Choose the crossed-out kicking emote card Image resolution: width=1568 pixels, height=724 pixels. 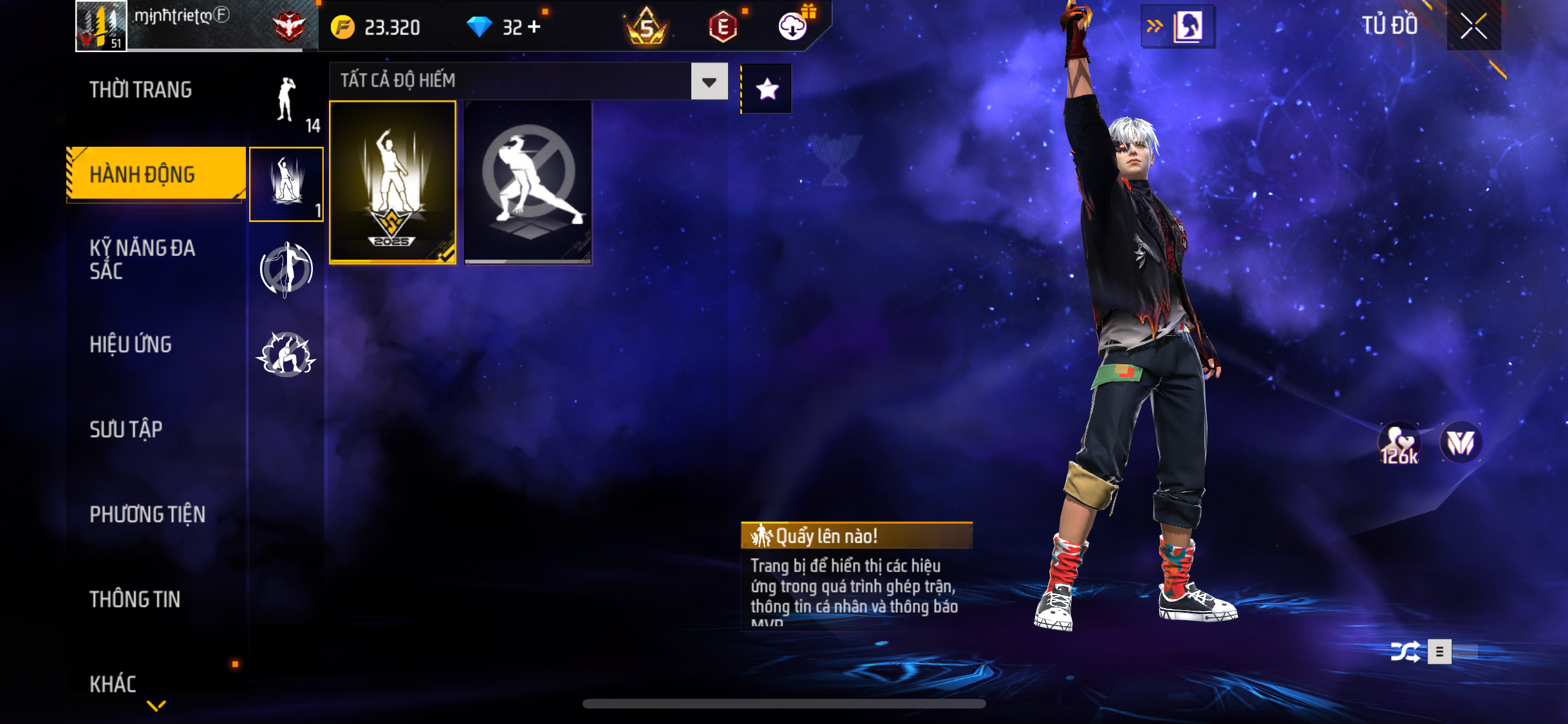tap(528, 182)
